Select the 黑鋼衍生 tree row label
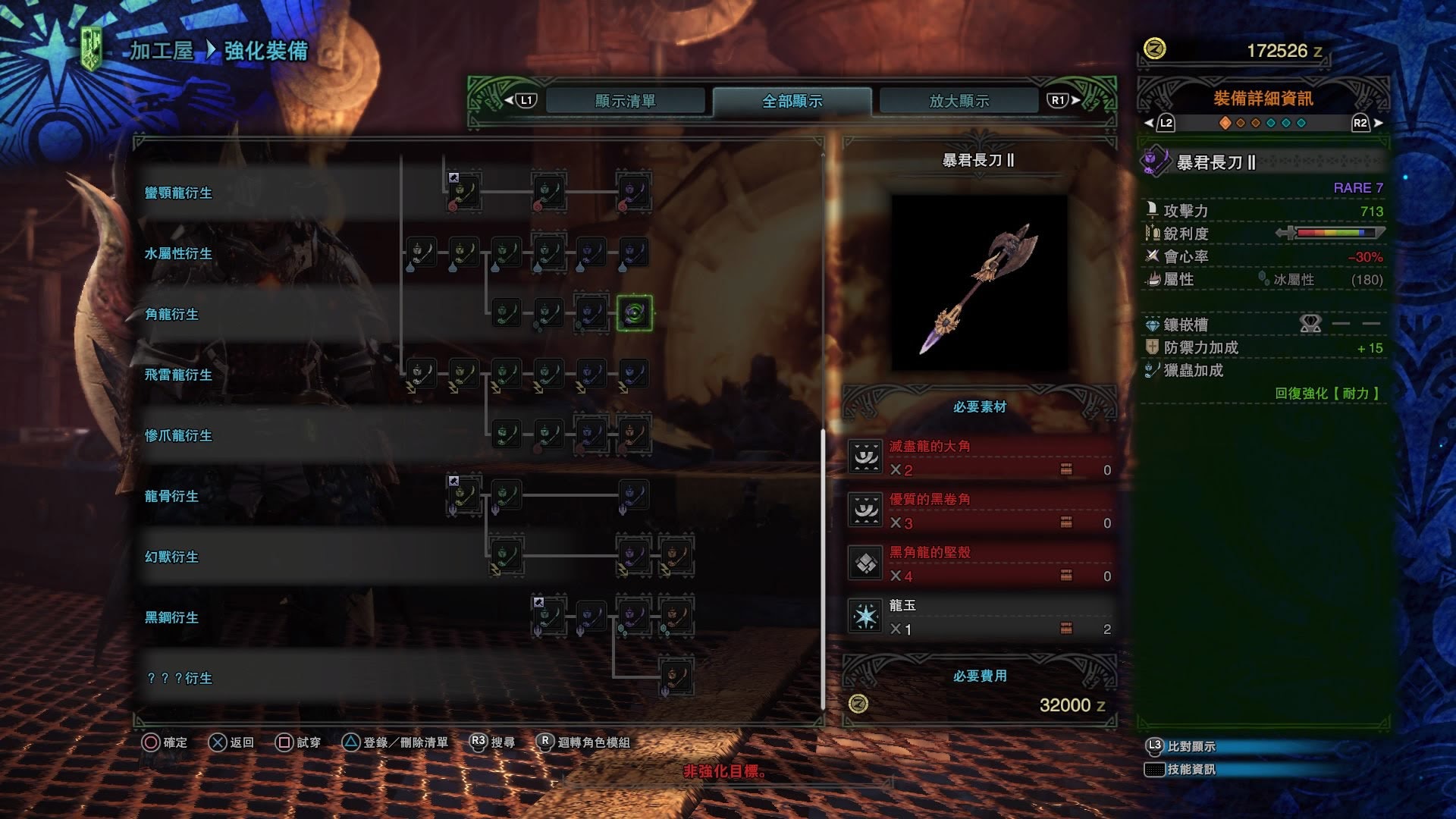This screenshot has width=1456, height=819. click(x=172, y=617)
